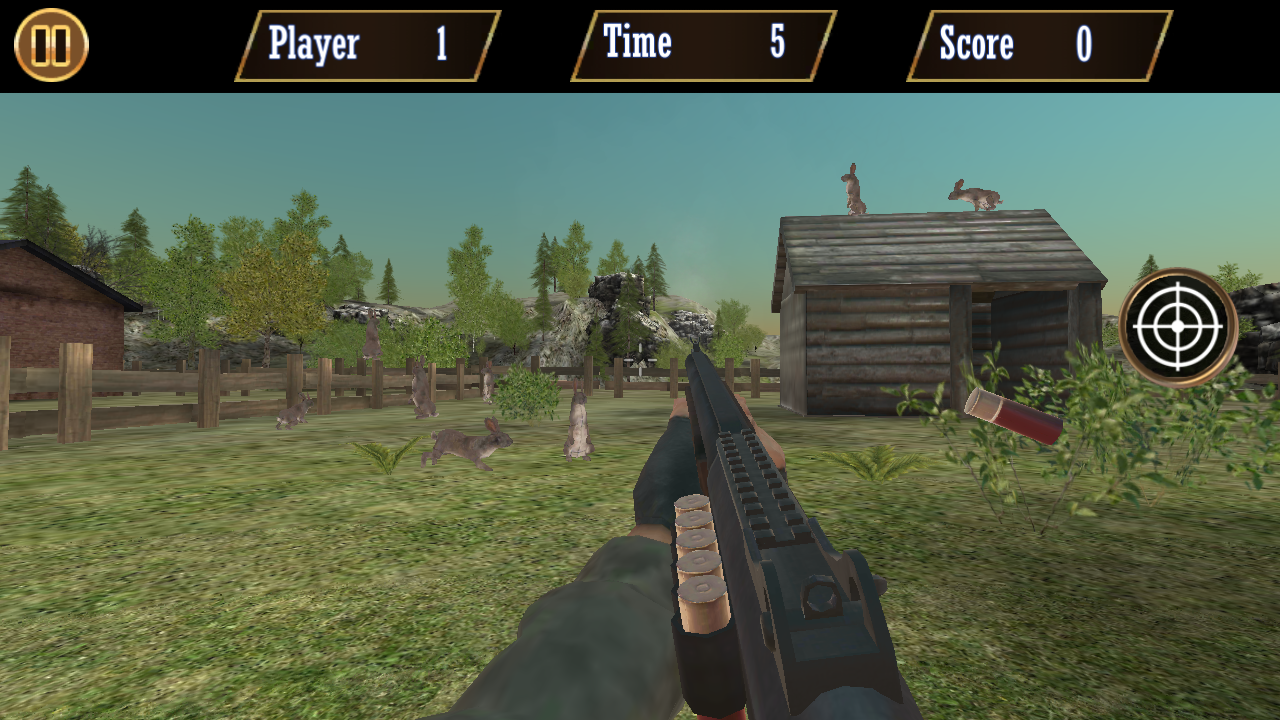This screenshot has height=720, width=1280.
Task: Tap the ammo shells mounted on the gun stock
Action: (700, 555)
